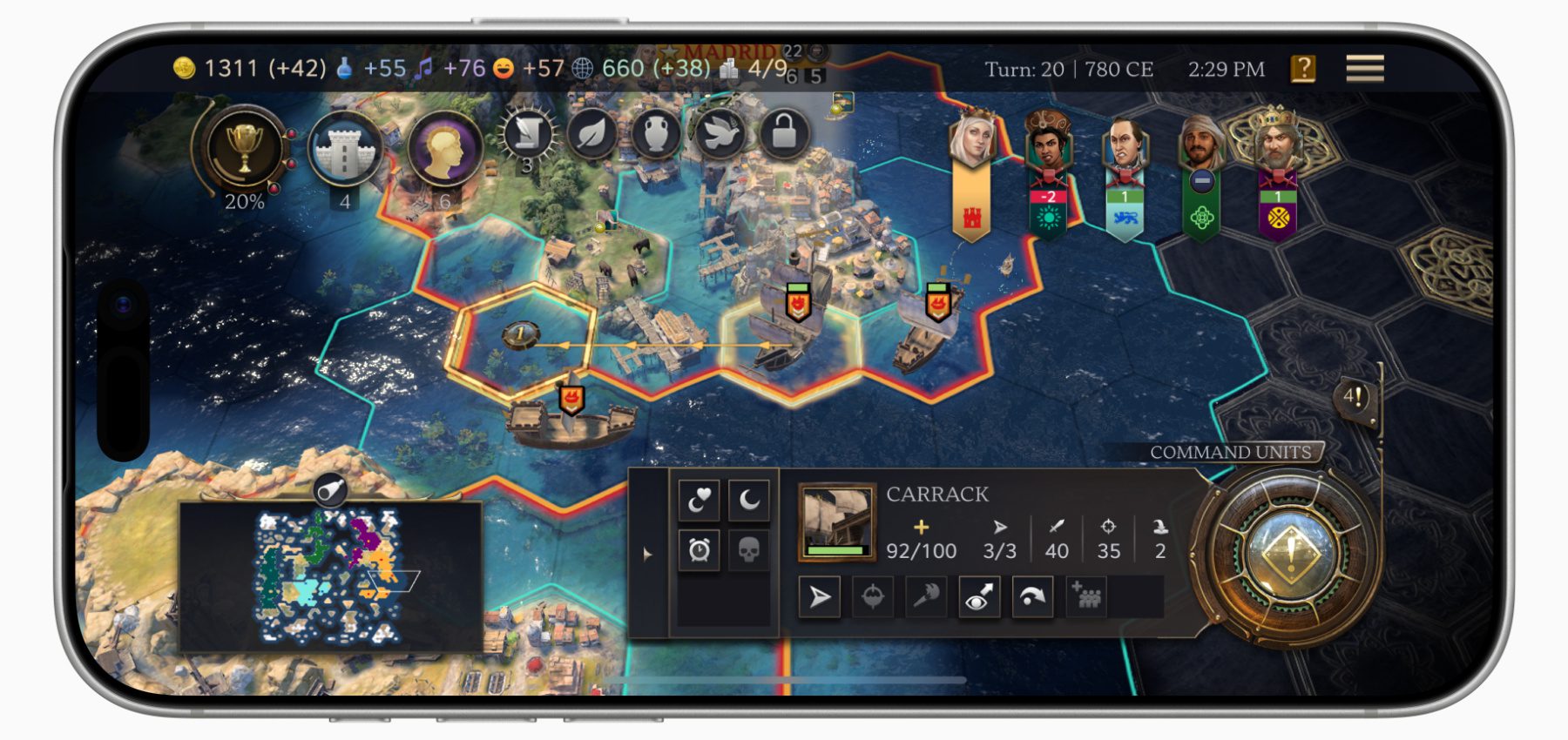Click the alarm clock alert button

(x=699, y=550)
